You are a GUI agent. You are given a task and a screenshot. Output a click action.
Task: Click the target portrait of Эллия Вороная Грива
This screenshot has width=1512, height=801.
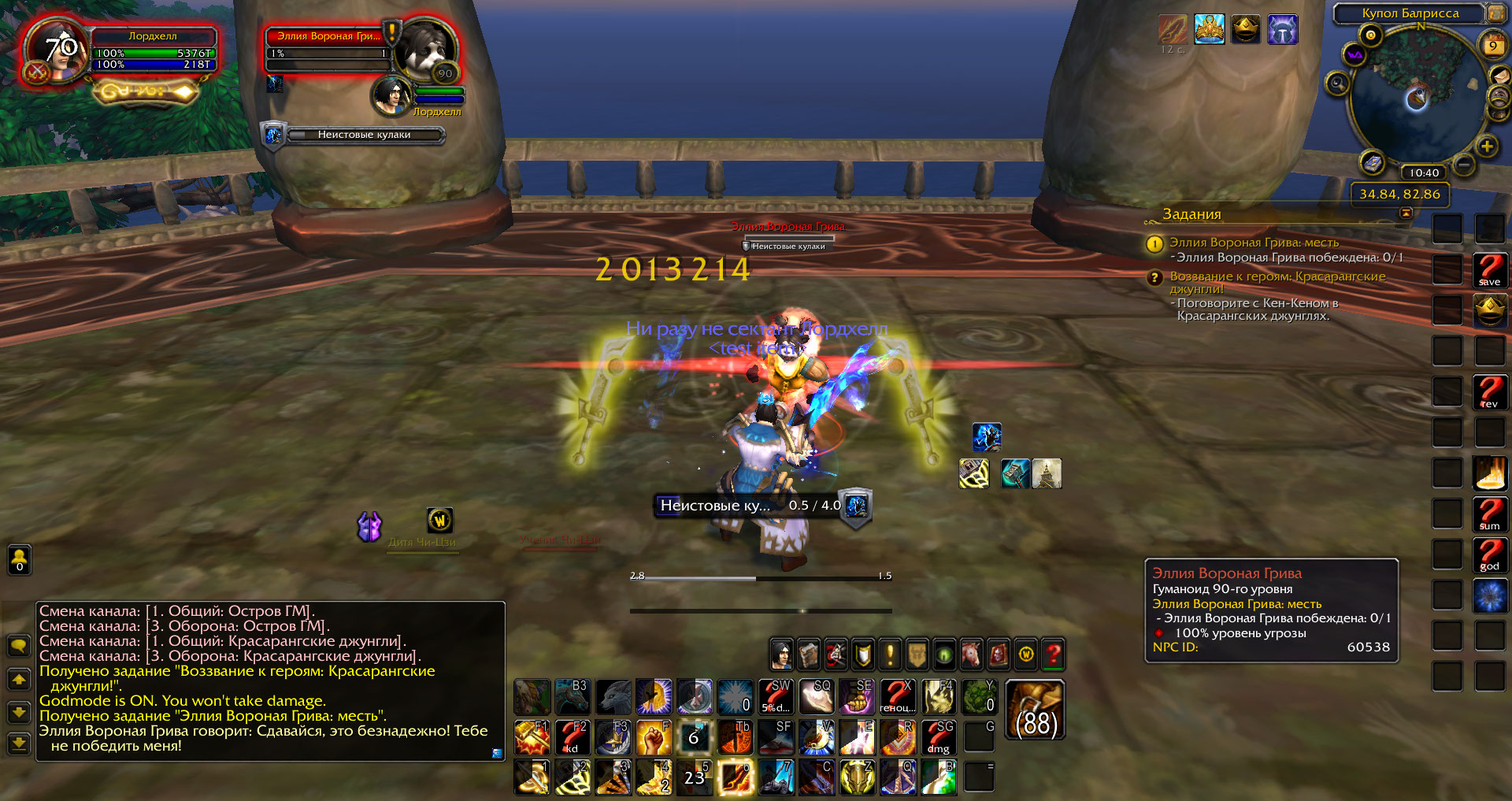pyautogui.click(x=424, y=49)
